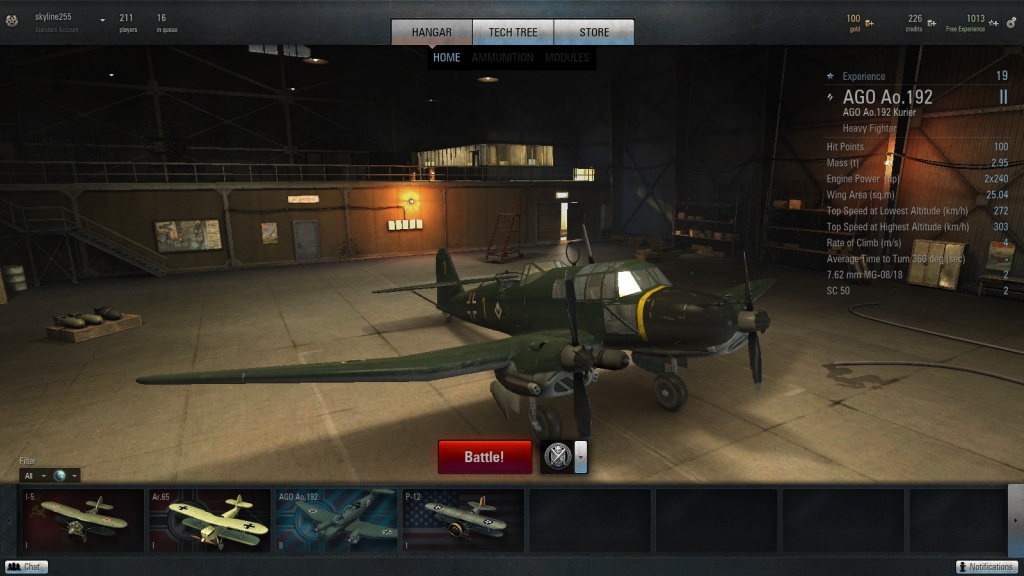
Task: Switch to the Tech Tree tab
Action: [x=513, y=32]
